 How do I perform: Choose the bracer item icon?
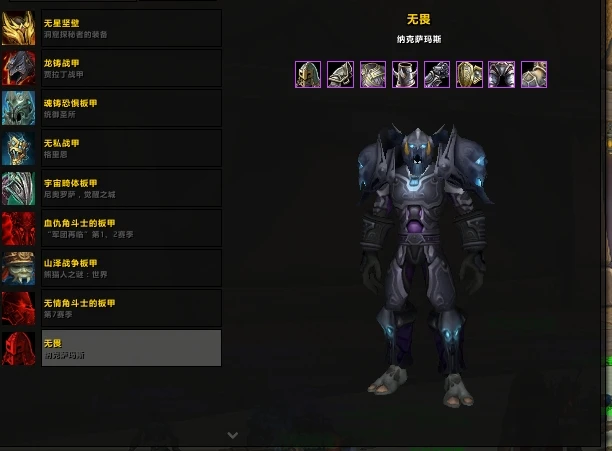pos(404,75)
